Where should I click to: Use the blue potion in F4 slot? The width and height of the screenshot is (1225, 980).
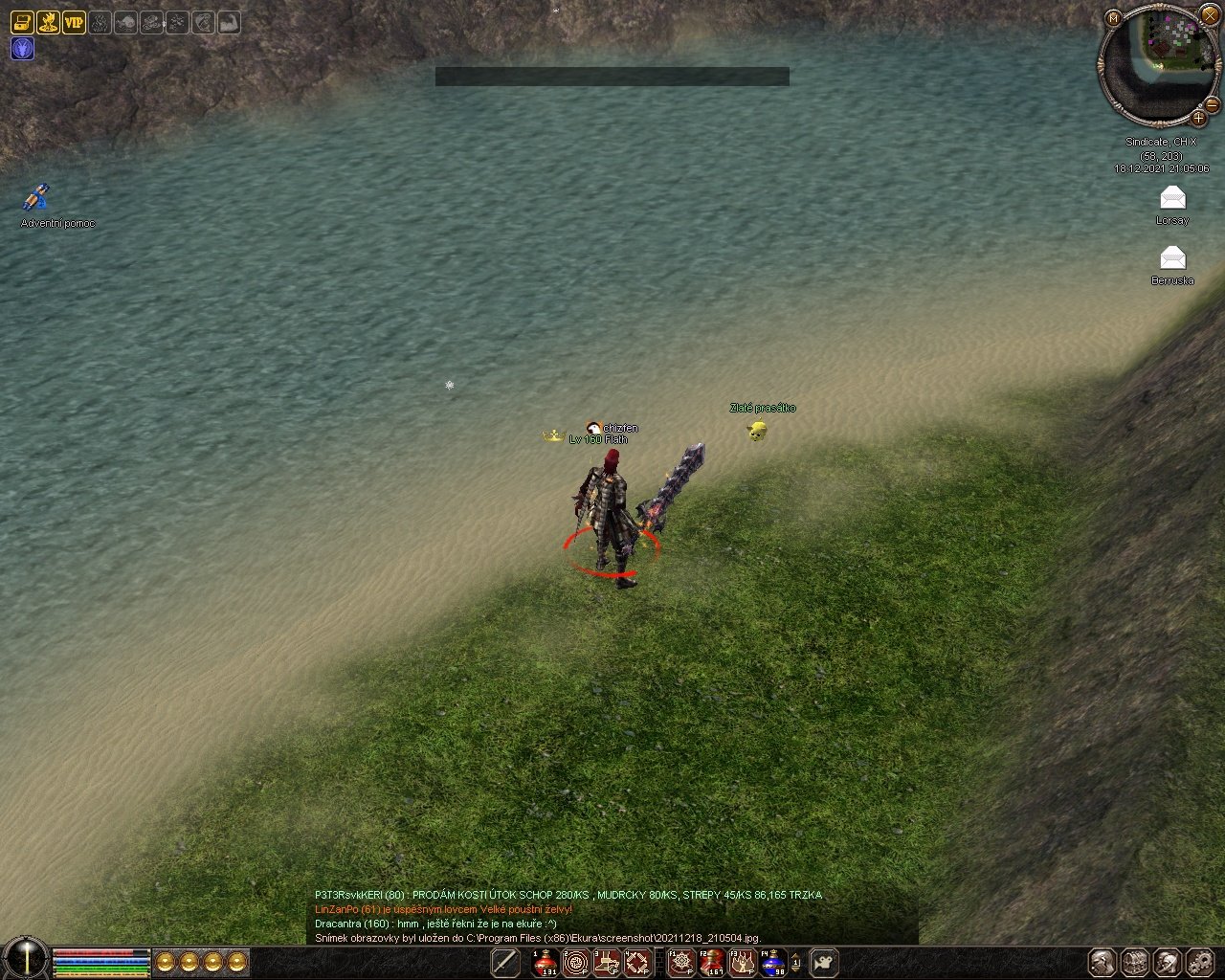coord(772,963)
